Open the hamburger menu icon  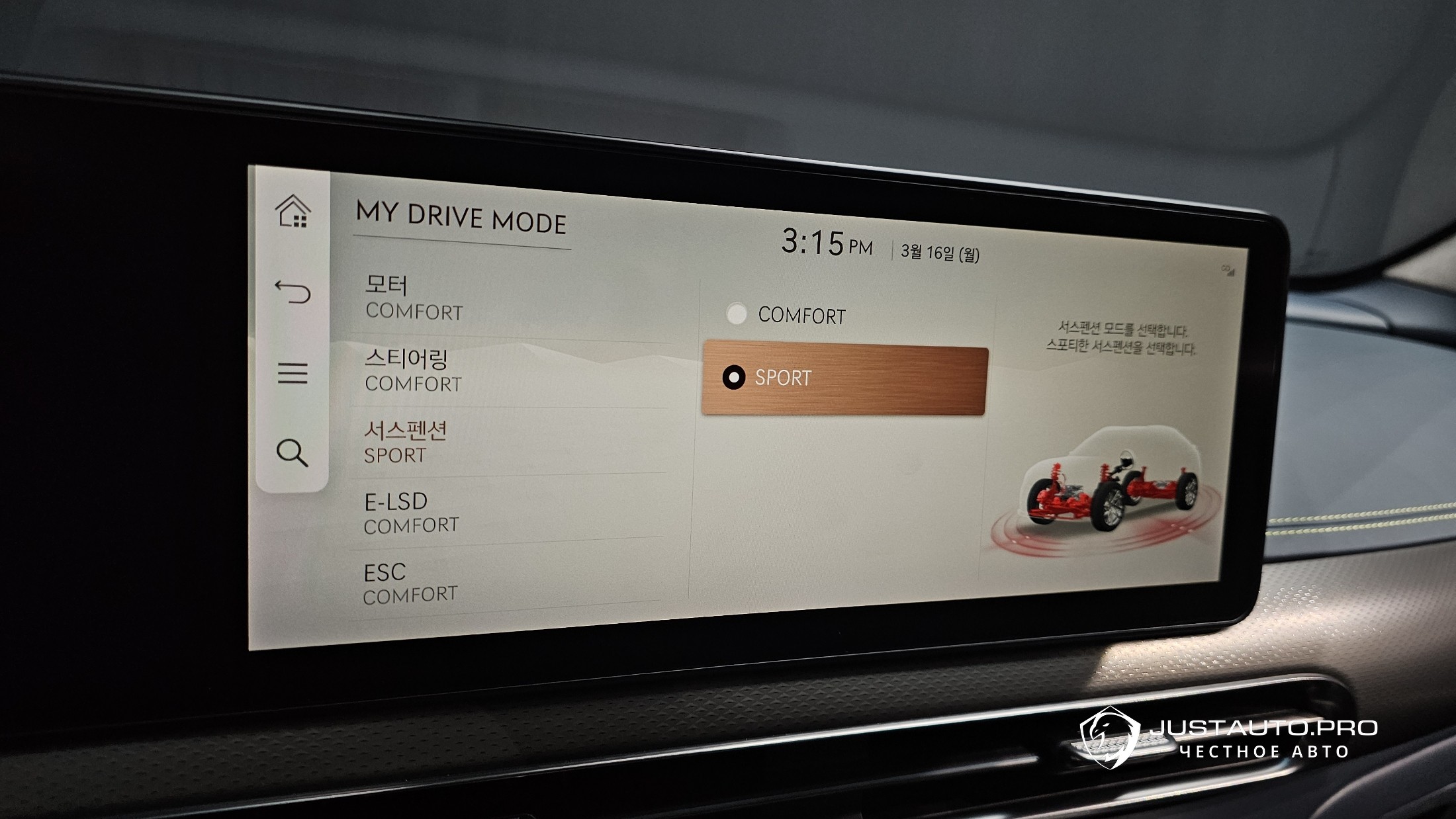293,373
